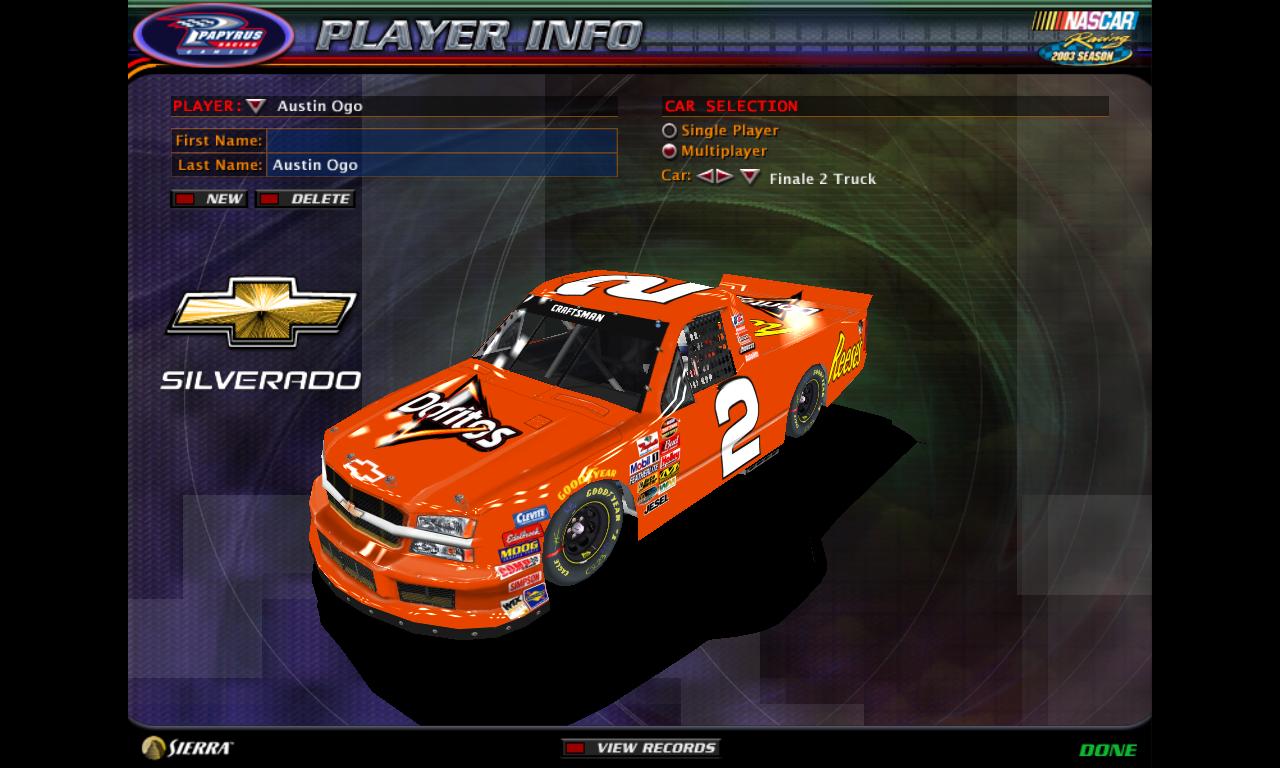This screenshot has width=1280, height=768.
Task: Click the First Name input field
Action: [x=441, y=141]
